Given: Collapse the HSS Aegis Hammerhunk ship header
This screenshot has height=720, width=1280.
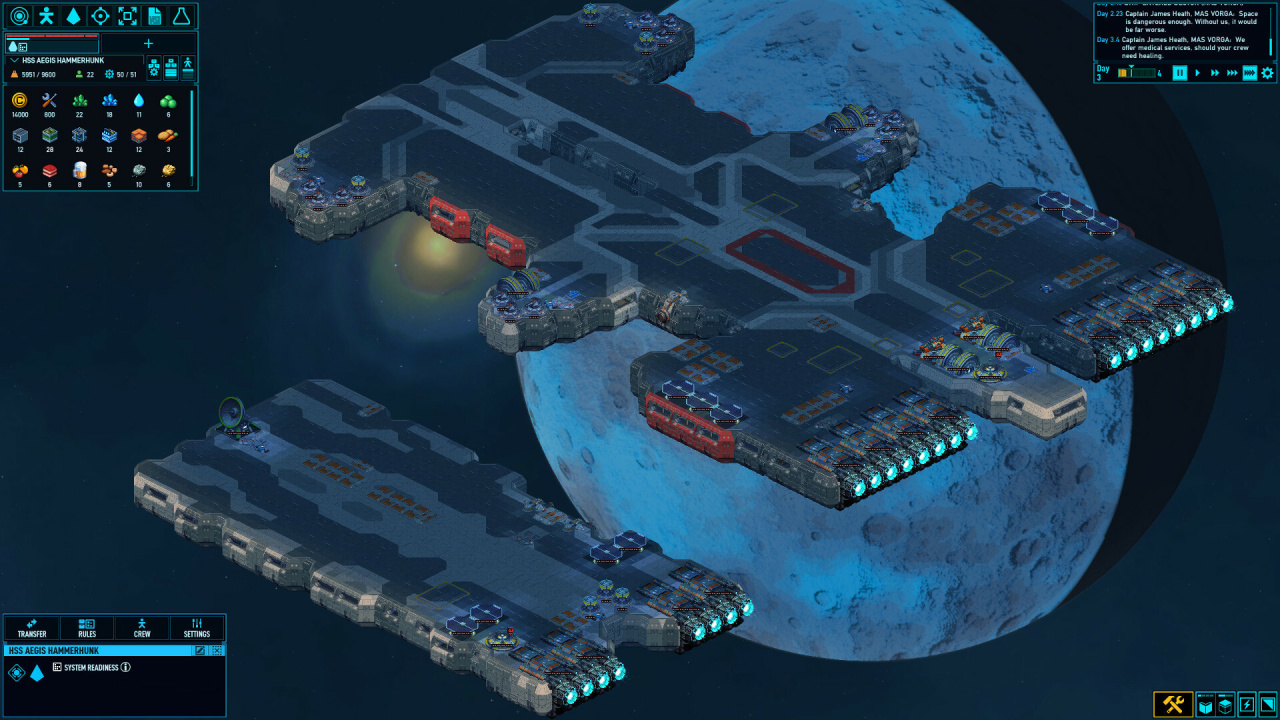Looking at the screenshot, I should pos(14,61).
